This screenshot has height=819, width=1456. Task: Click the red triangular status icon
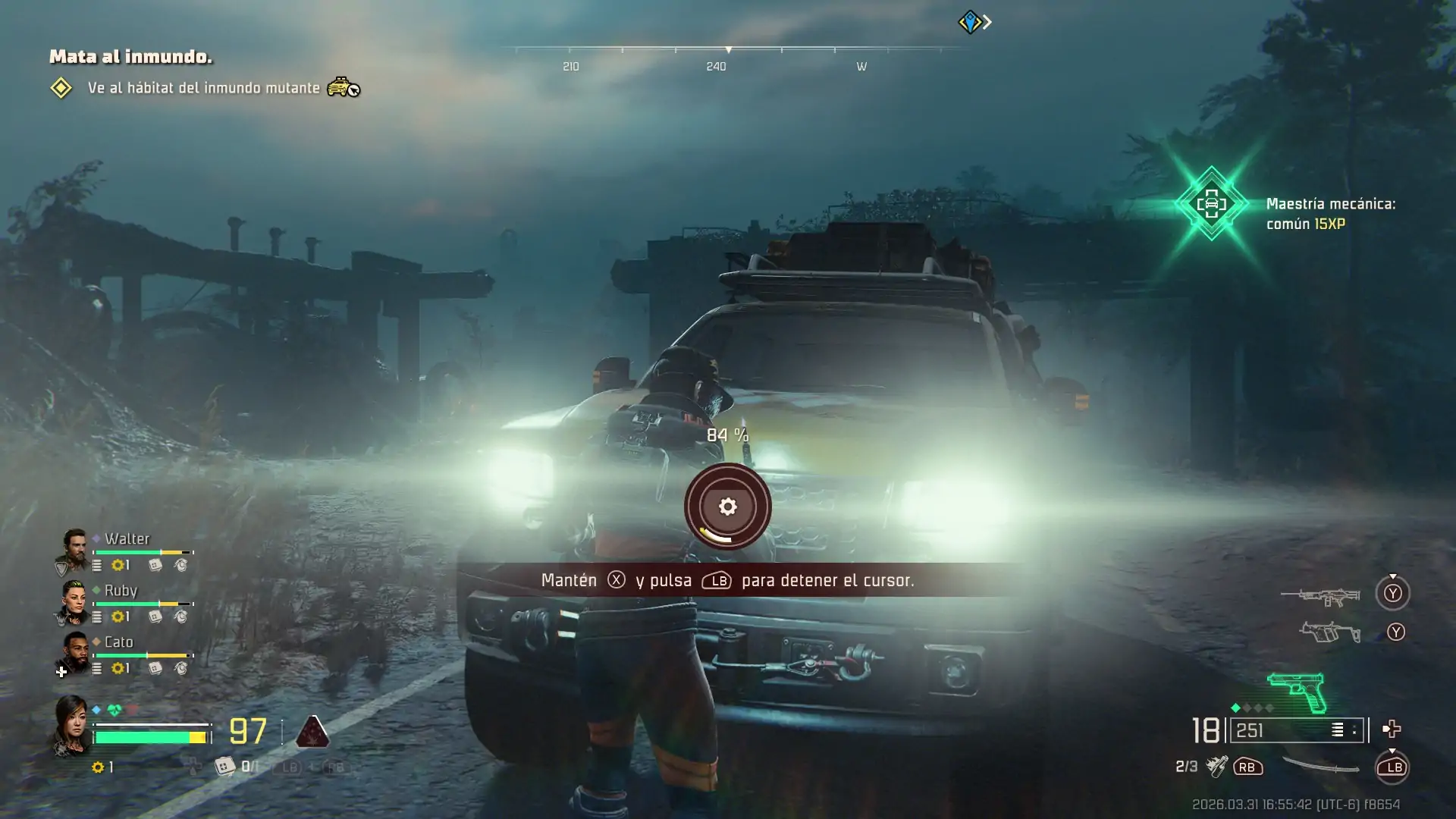coord(312,731)
